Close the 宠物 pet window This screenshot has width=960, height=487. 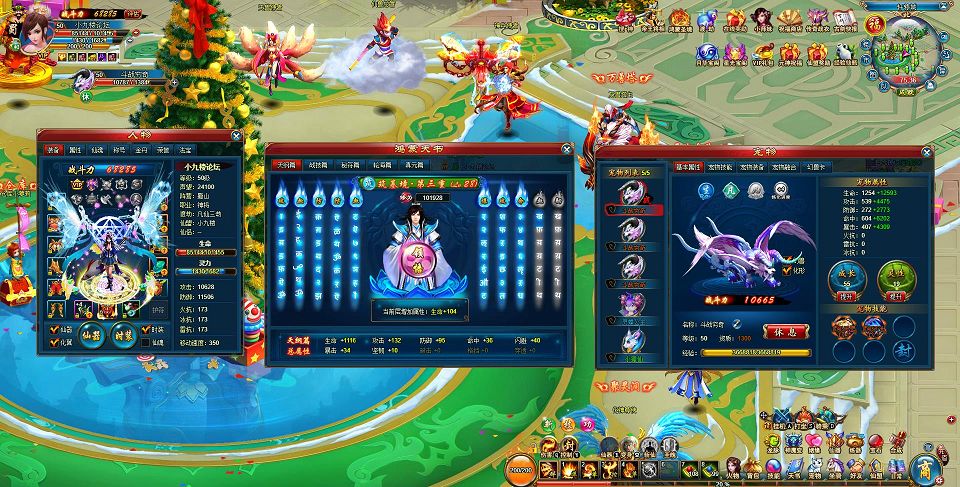tap(925, 151)
